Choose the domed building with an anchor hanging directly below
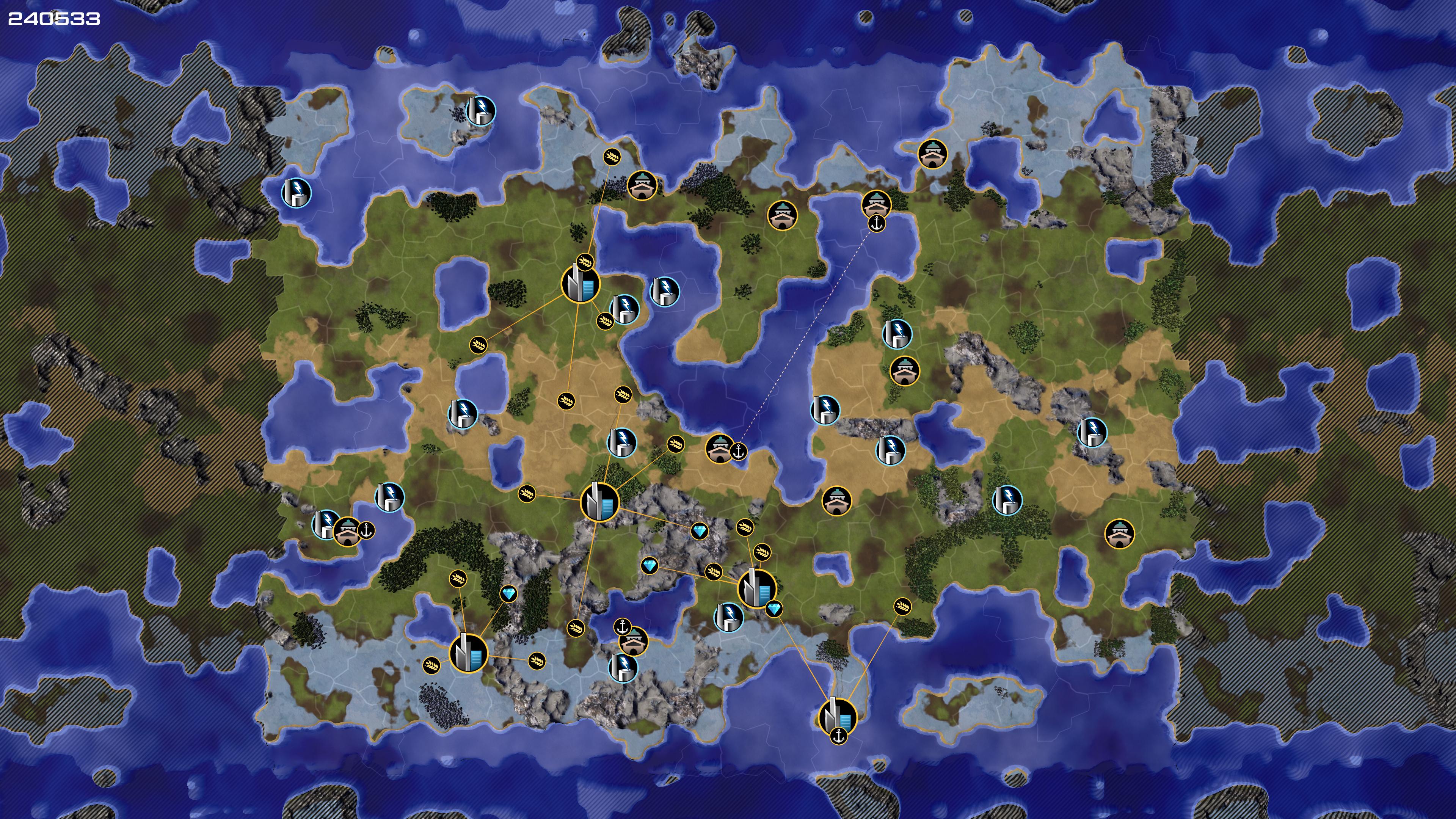The width and height of the screenshot is (1456, 819). [876, 204]
